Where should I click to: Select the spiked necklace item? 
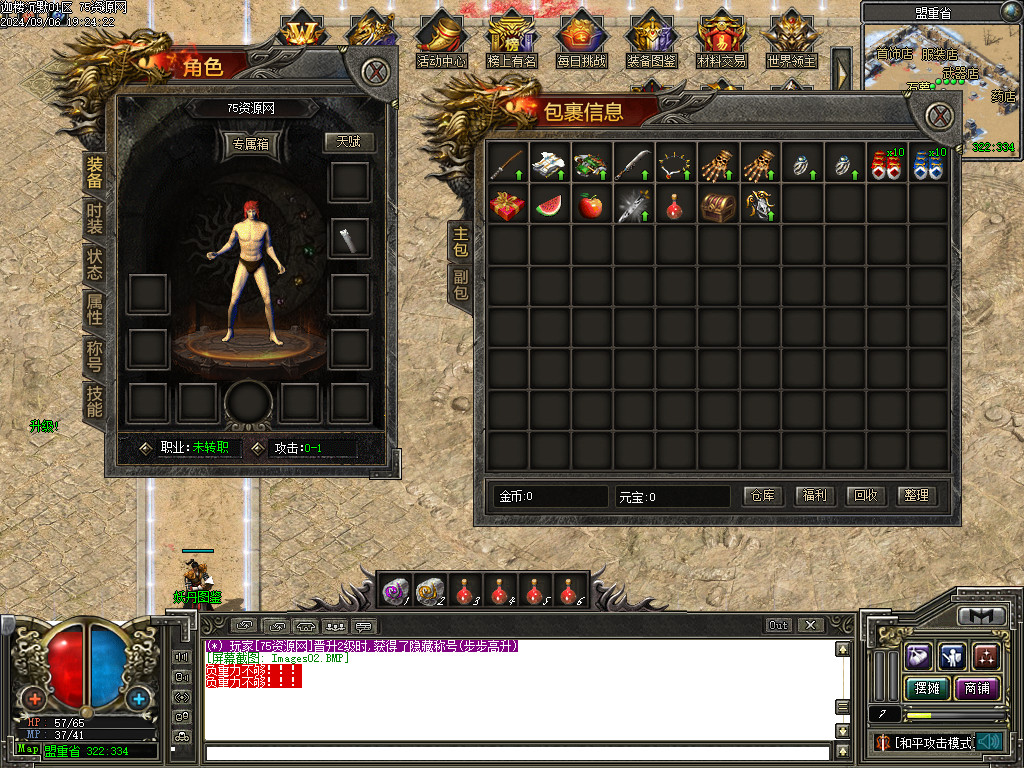675,163
